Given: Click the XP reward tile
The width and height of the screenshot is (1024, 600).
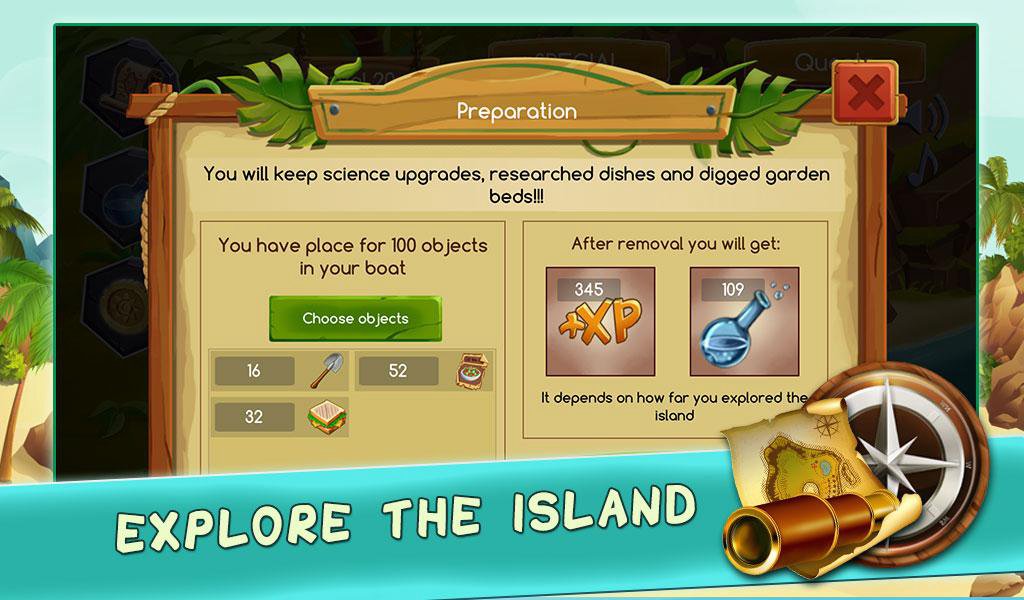Looking at the screenshot, I should 600,321.
